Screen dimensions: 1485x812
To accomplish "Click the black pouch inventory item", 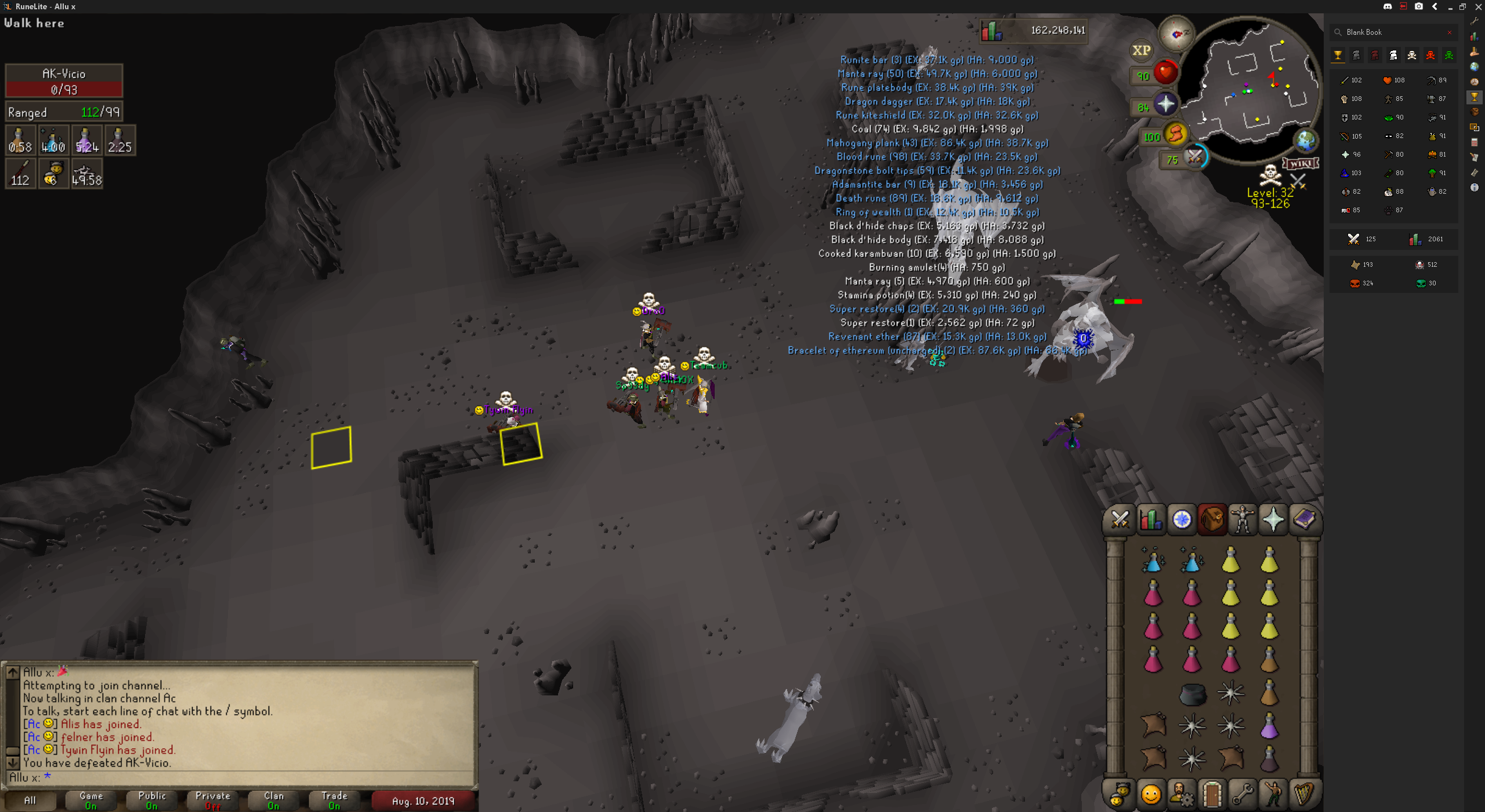I will coord(1193,693).
